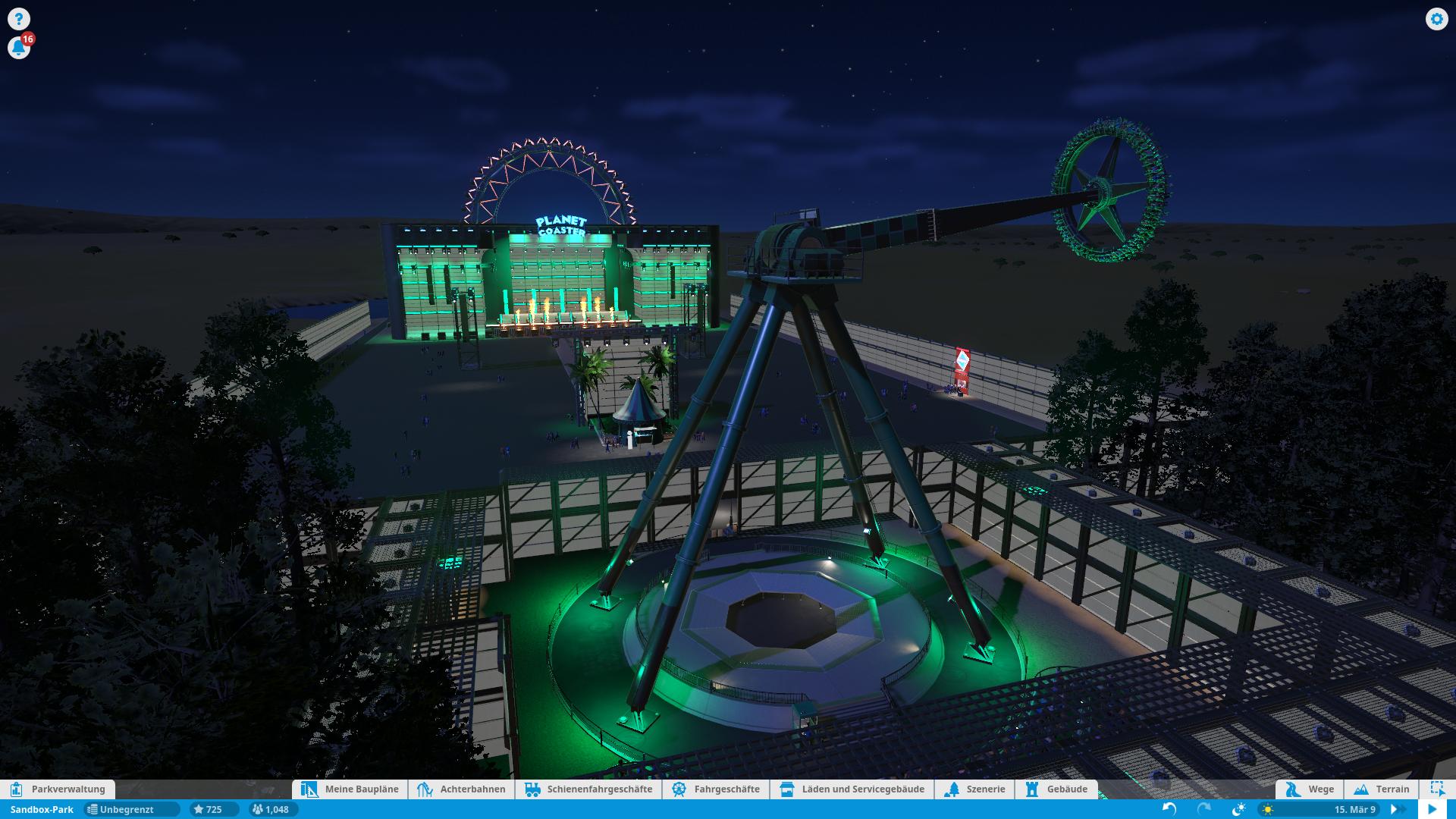Viewport: 1456px width, 819px height.
Task: Click the undo arrow
Action: [1169, 809]
